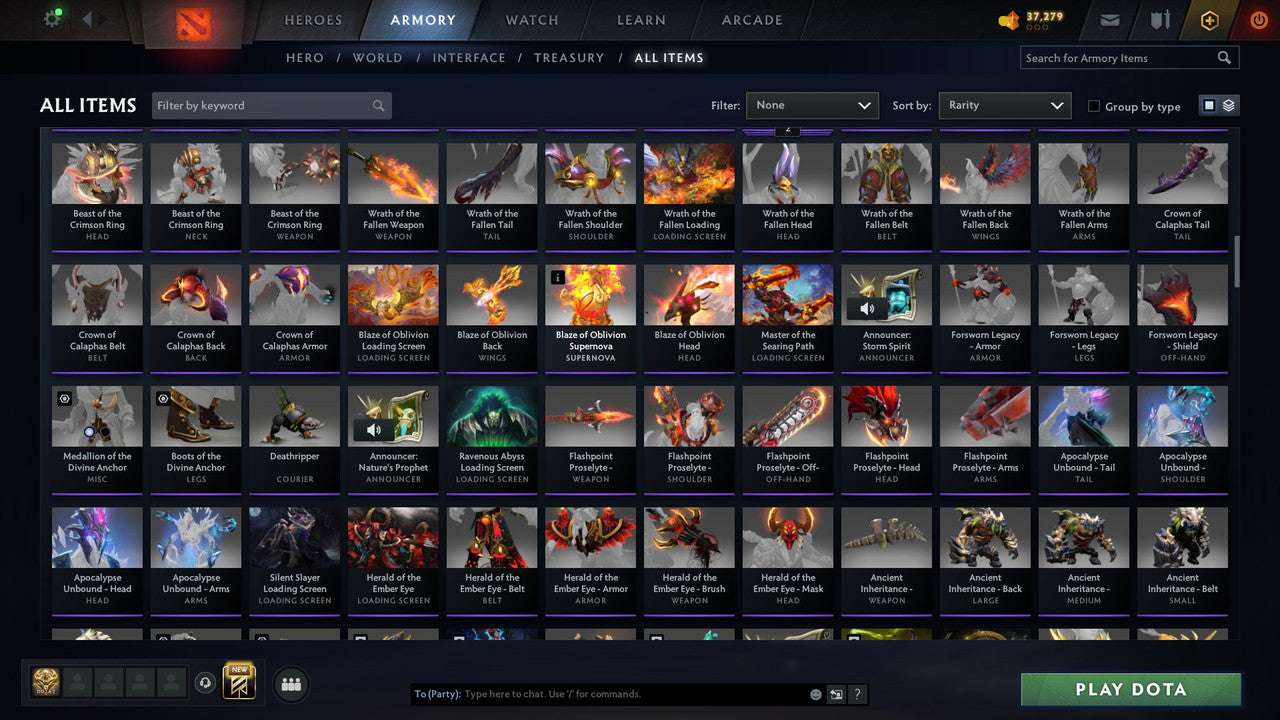Screen dimensions: 1280x720
Task: Select the Blaze of Oblivion Supernova item
Action: 590,307
